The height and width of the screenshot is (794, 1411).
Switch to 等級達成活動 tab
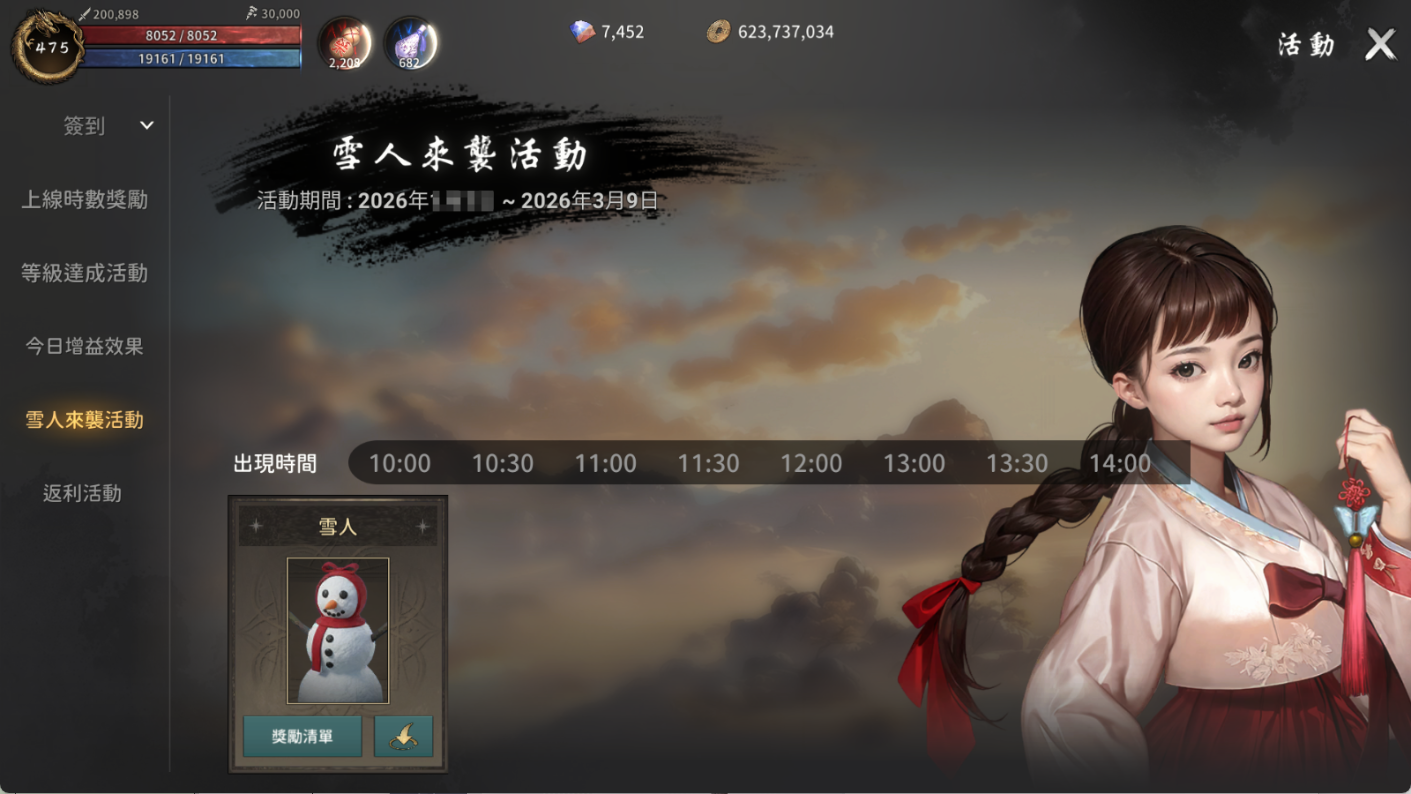pos(85,273)
